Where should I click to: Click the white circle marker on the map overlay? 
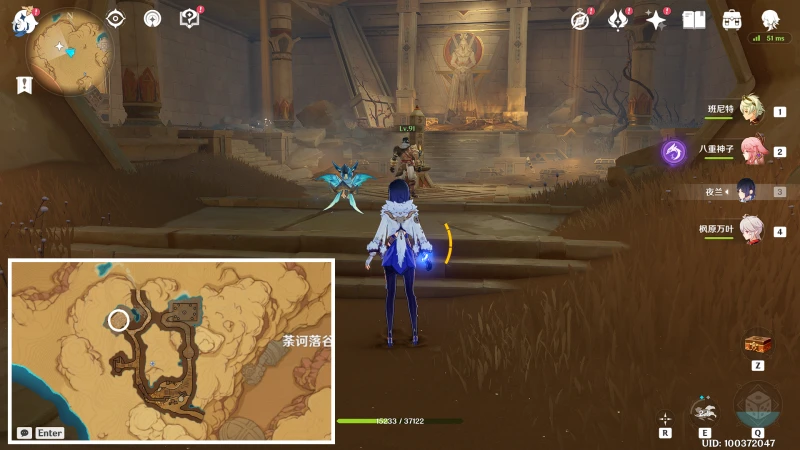coord(118,320)
